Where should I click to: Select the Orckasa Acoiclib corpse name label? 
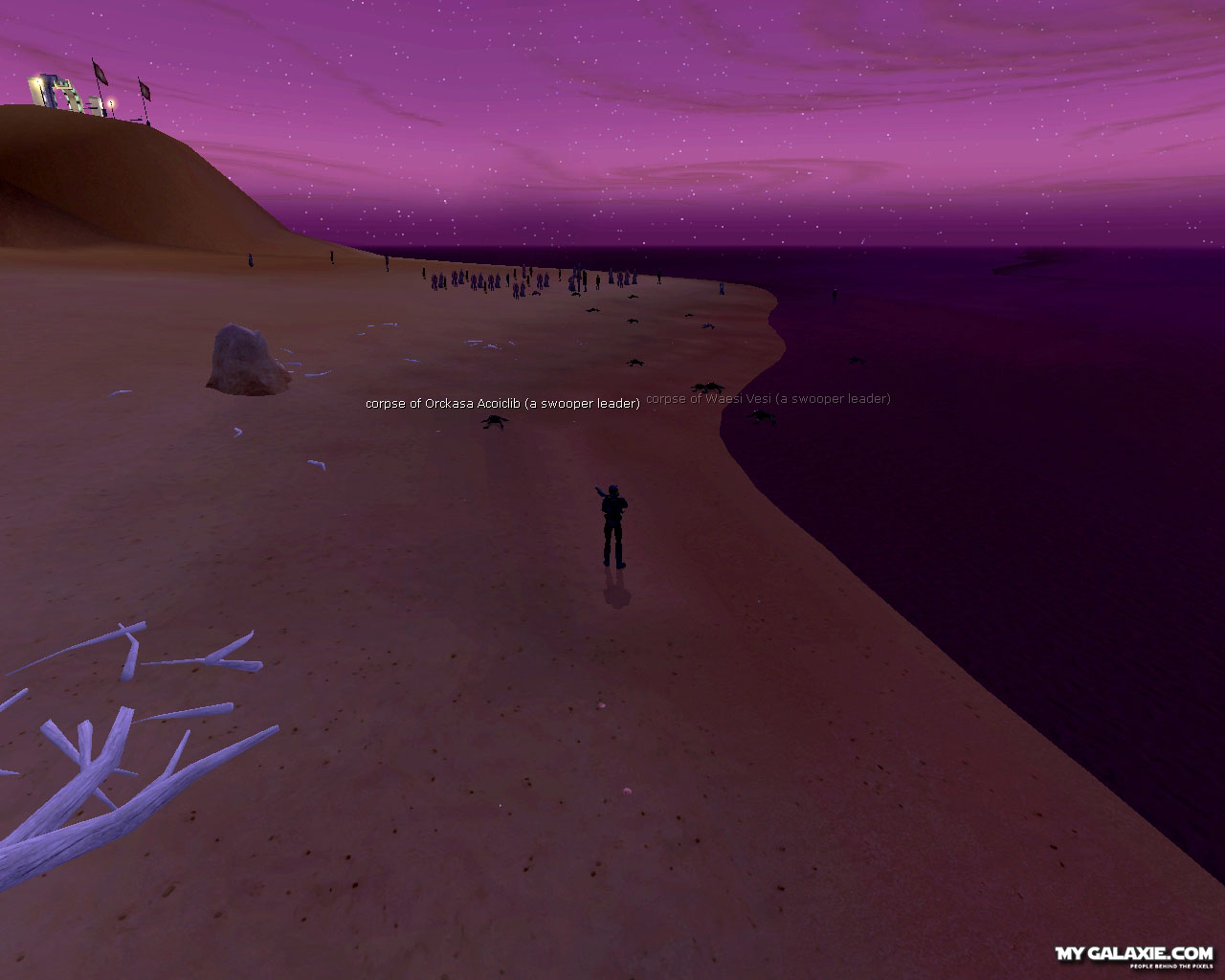point(502,404)
